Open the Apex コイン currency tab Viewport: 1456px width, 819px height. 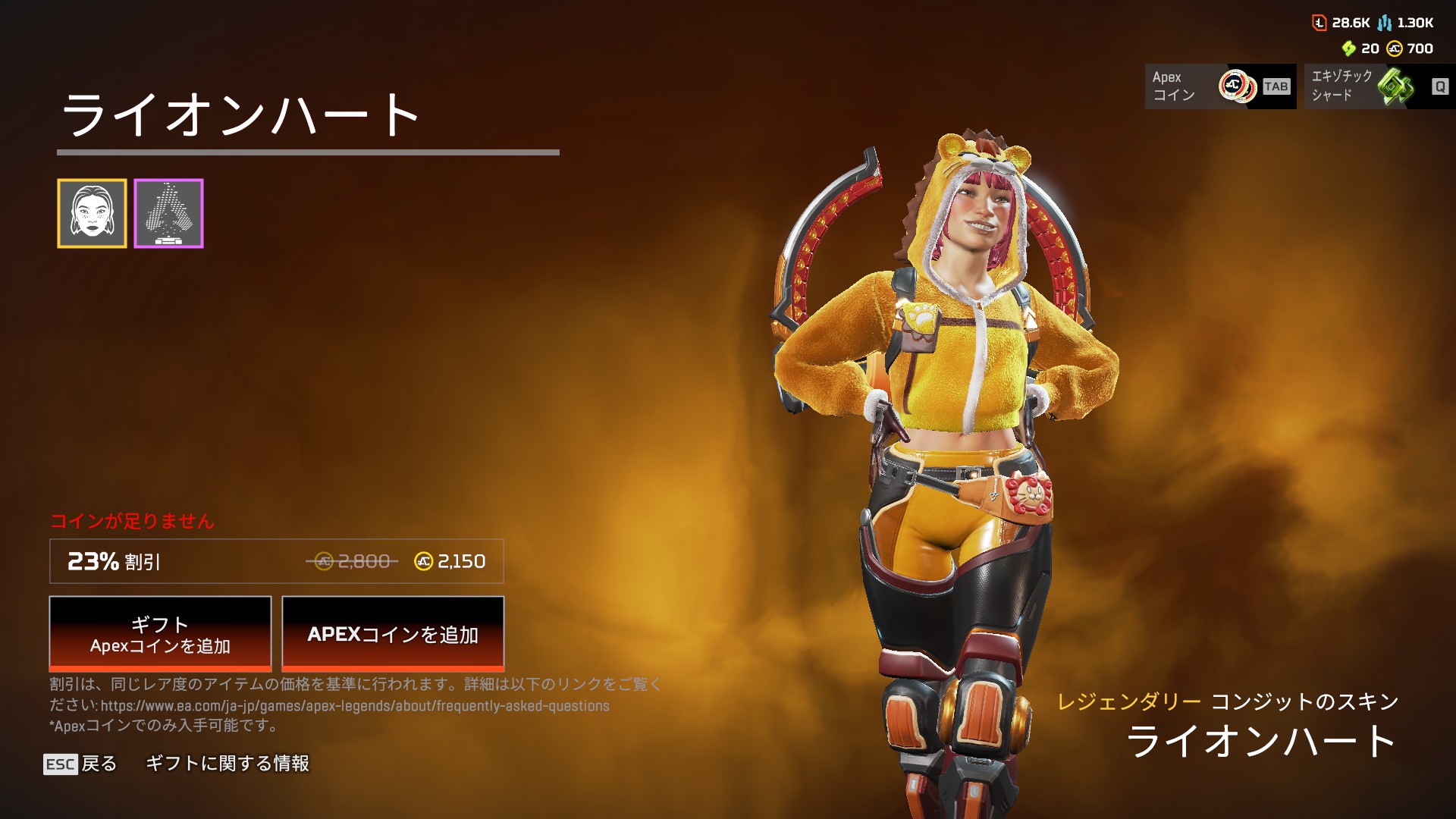[x=1219, y=86]
